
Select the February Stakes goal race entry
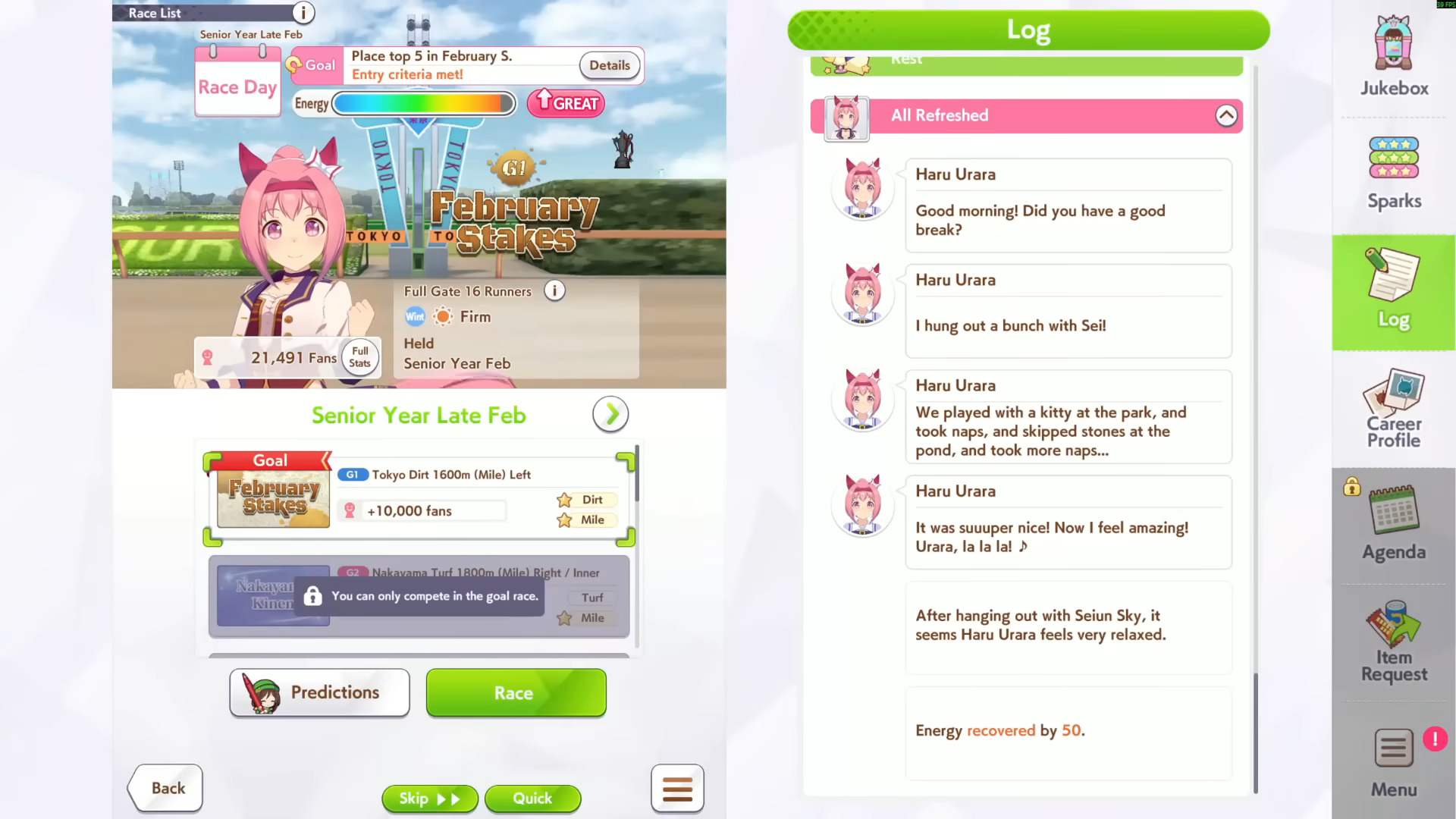coord(419,498)
